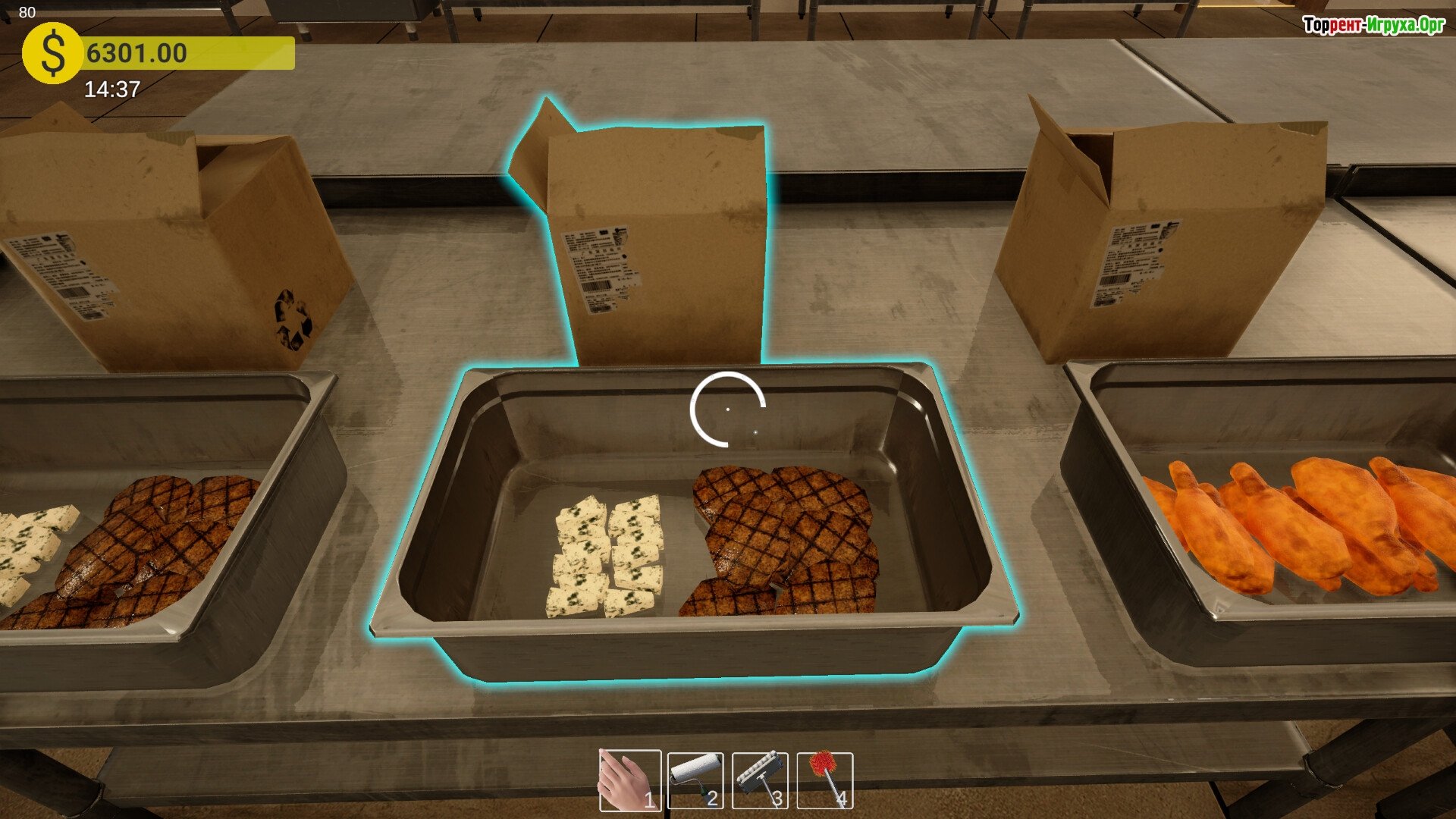The image size is (1456, 819).
Task: Choose the floor squeegee tool slot
Action: point(760,780)
